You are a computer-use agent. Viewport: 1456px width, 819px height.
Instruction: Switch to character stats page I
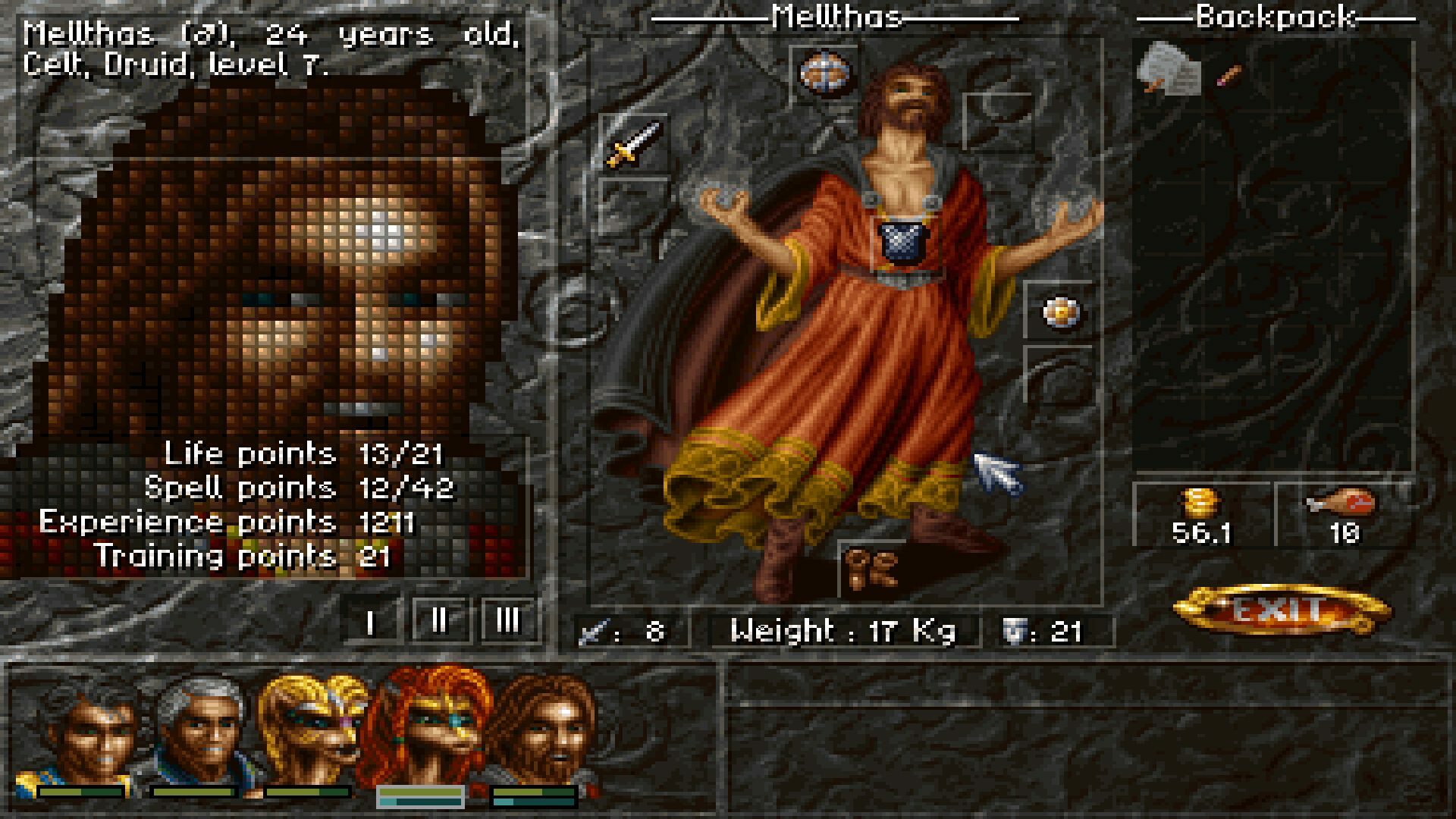click(369, 622)
